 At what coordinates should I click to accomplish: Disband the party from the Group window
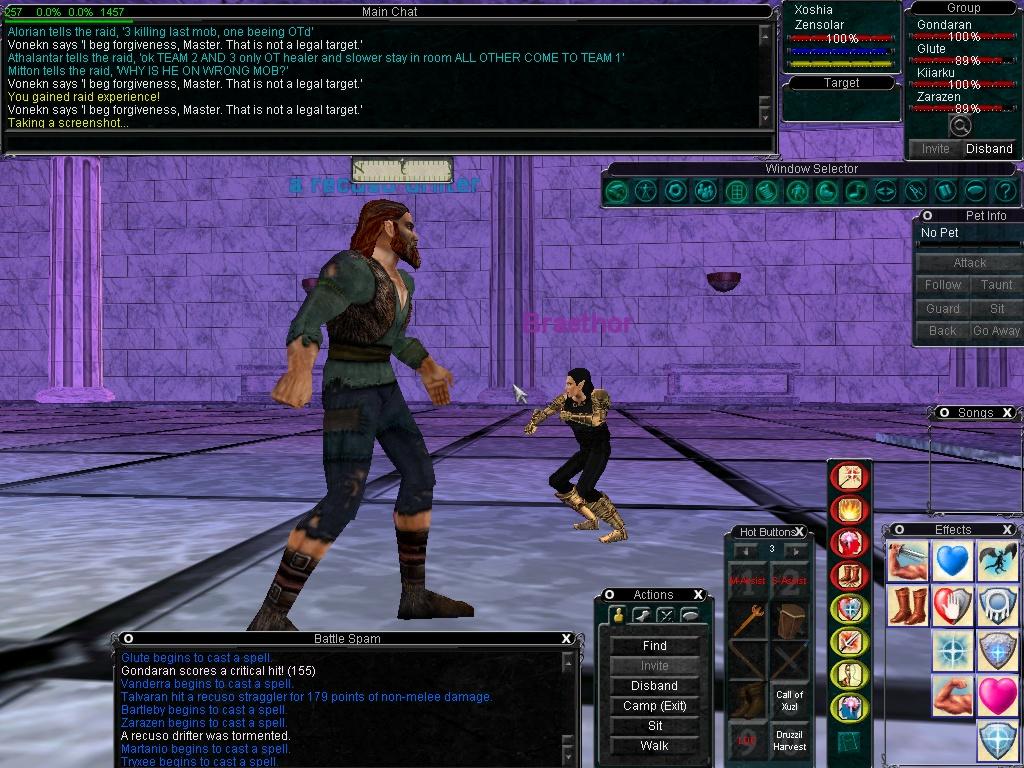click(x=988, y=149)
